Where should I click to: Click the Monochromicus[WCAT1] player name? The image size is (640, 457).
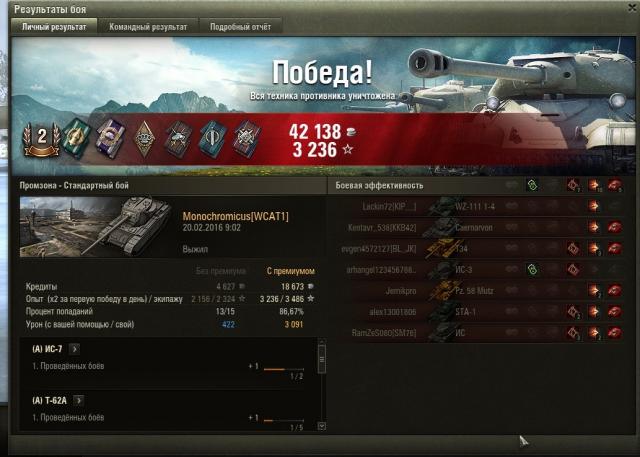coord(235,217)
